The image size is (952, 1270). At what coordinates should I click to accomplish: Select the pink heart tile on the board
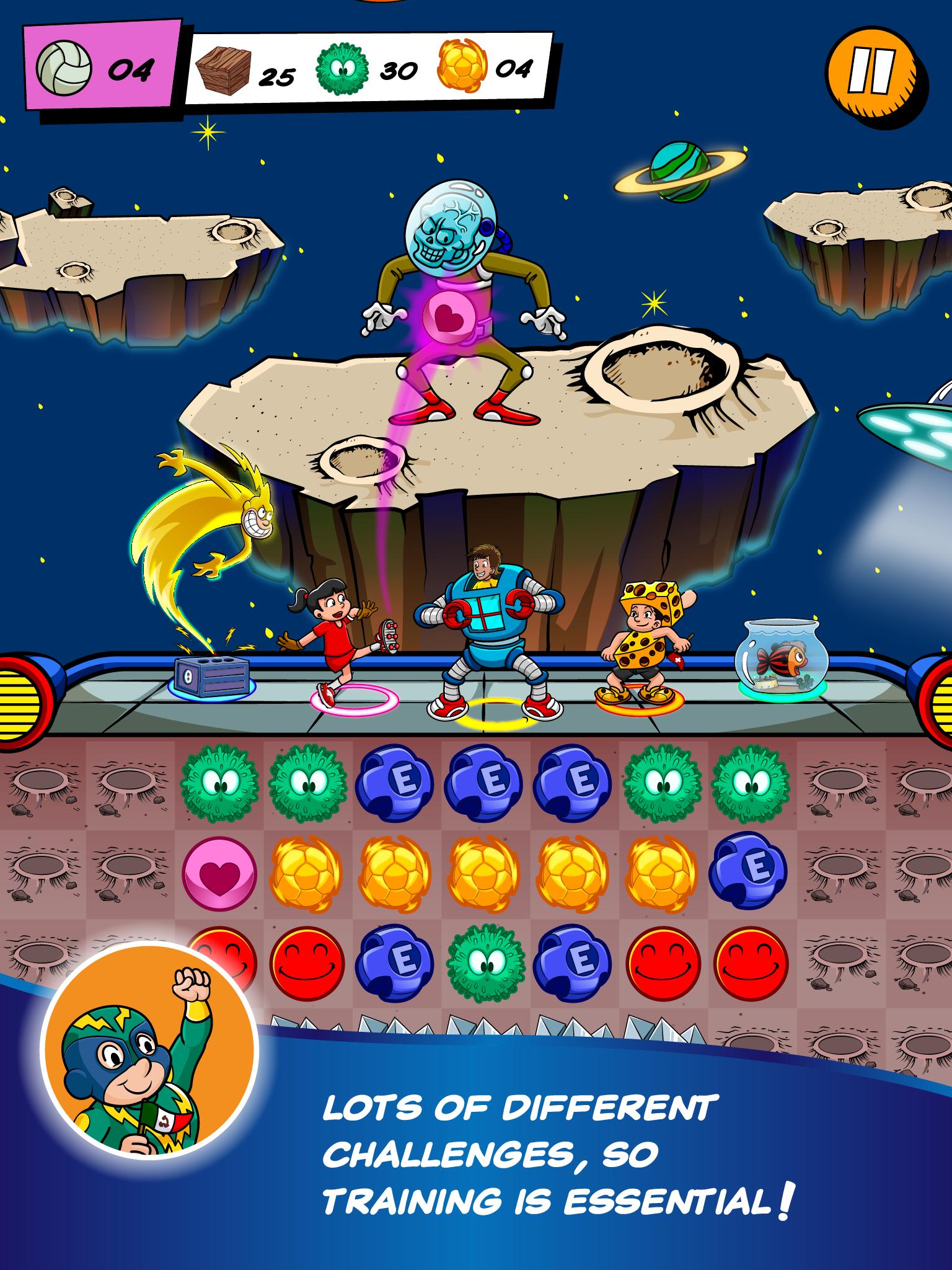pos(219,875)
